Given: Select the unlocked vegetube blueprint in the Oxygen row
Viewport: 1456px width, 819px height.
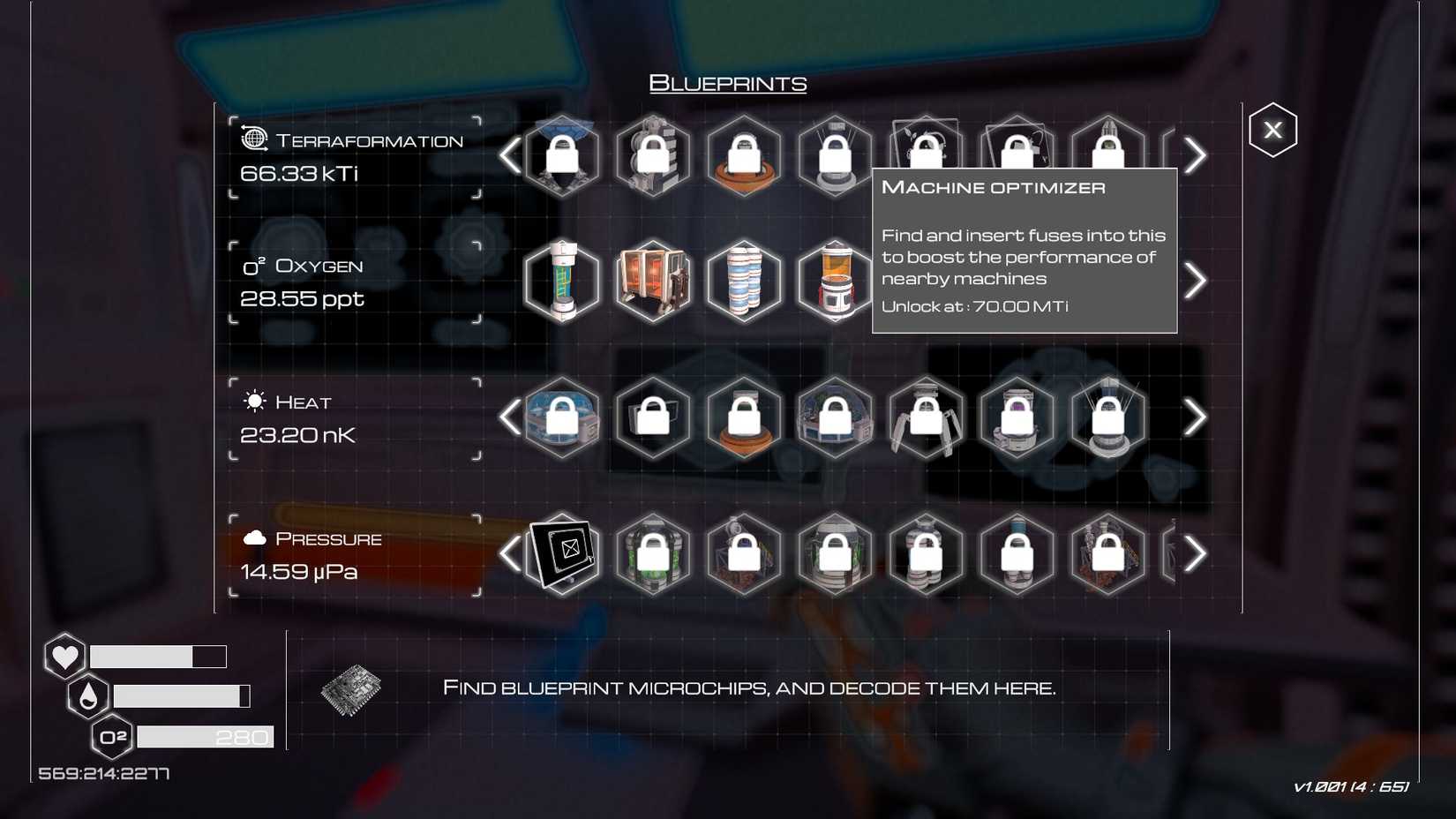Looking at the screenshot, I should 563,281.
